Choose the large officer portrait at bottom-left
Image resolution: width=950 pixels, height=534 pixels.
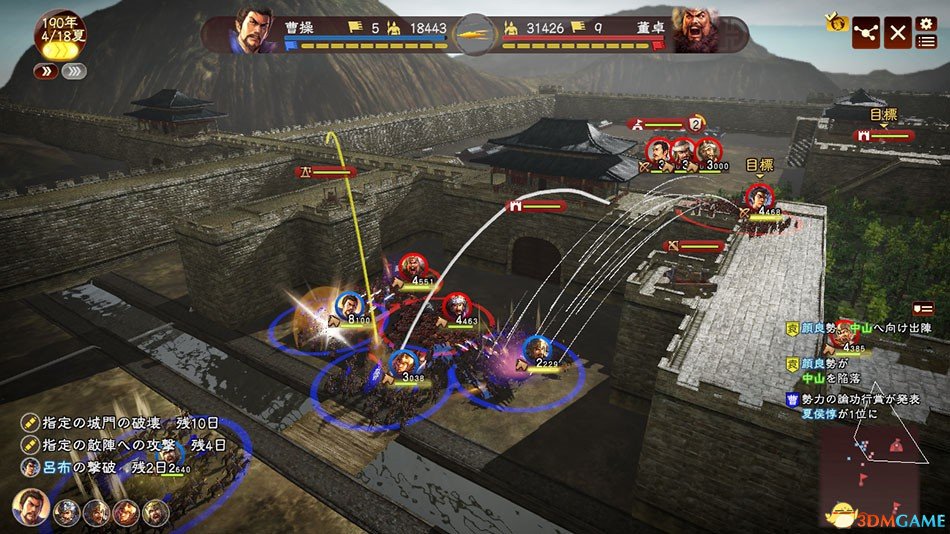[30, 509]
